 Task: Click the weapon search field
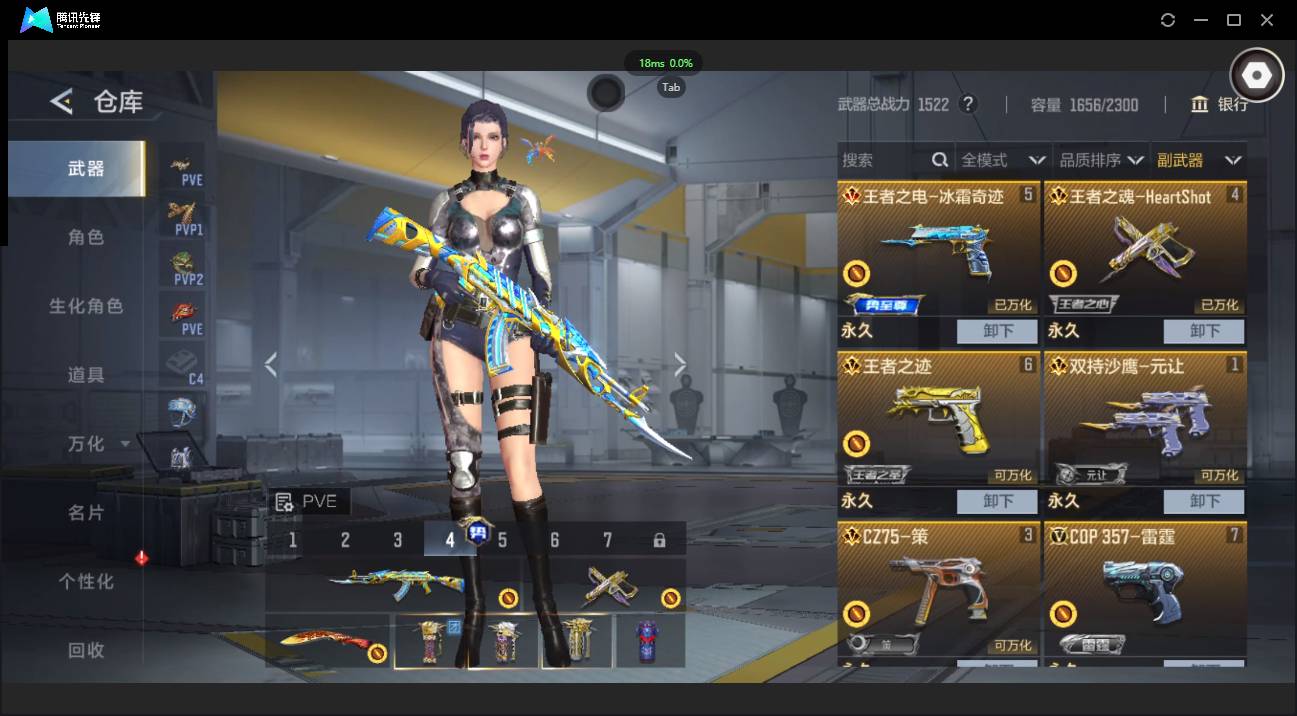885,160
